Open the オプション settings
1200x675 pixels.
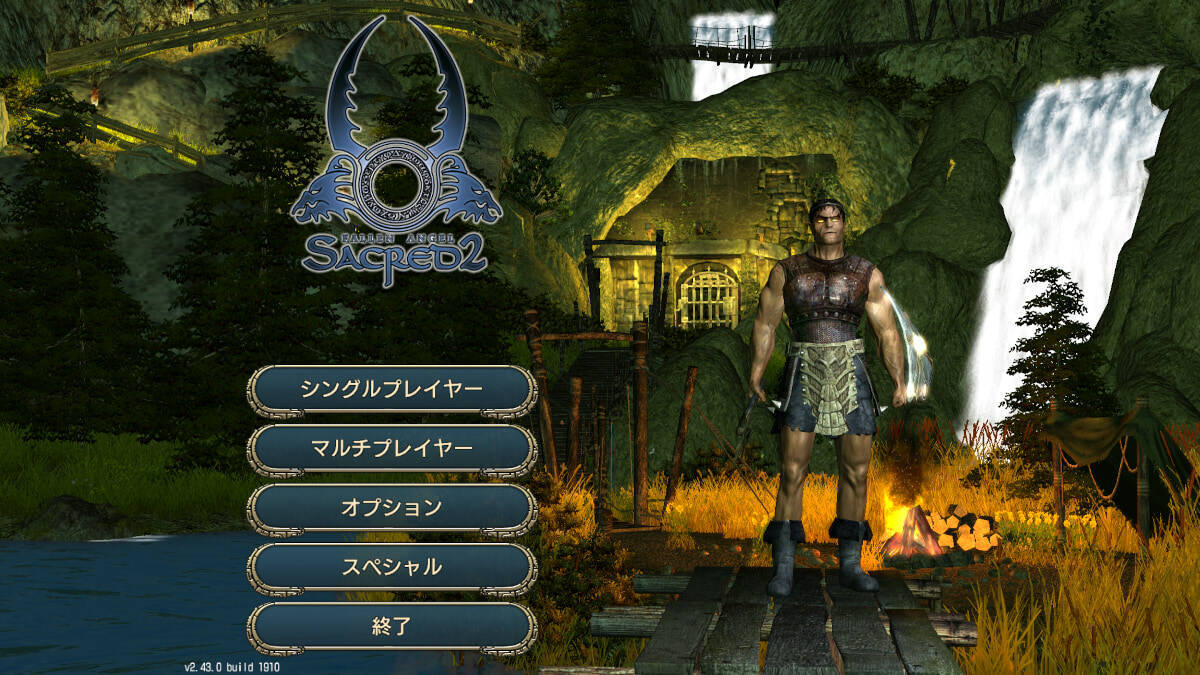pos(392,507)
